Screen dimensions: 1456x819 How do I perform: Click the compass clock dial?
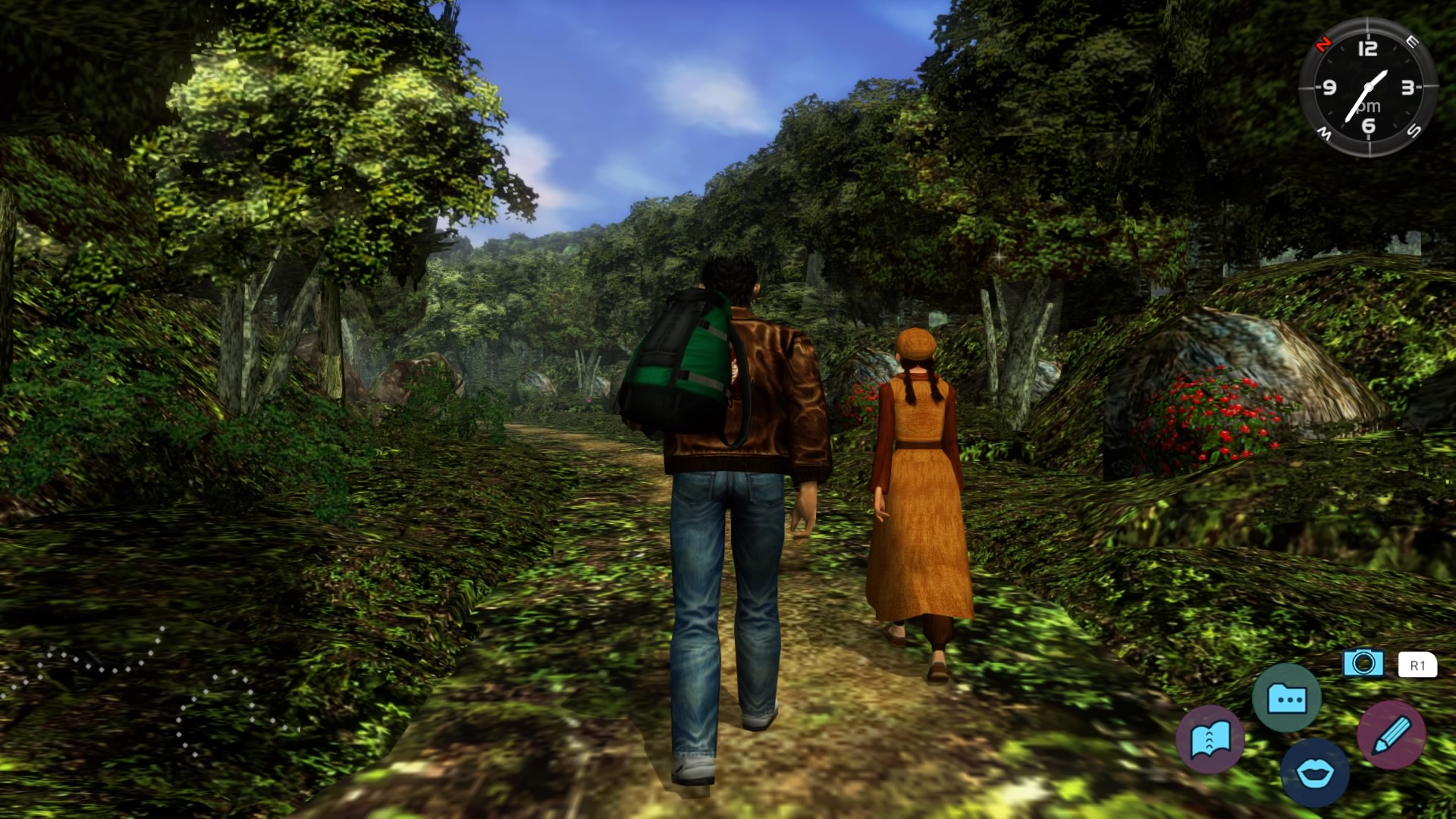(1367, 87)
